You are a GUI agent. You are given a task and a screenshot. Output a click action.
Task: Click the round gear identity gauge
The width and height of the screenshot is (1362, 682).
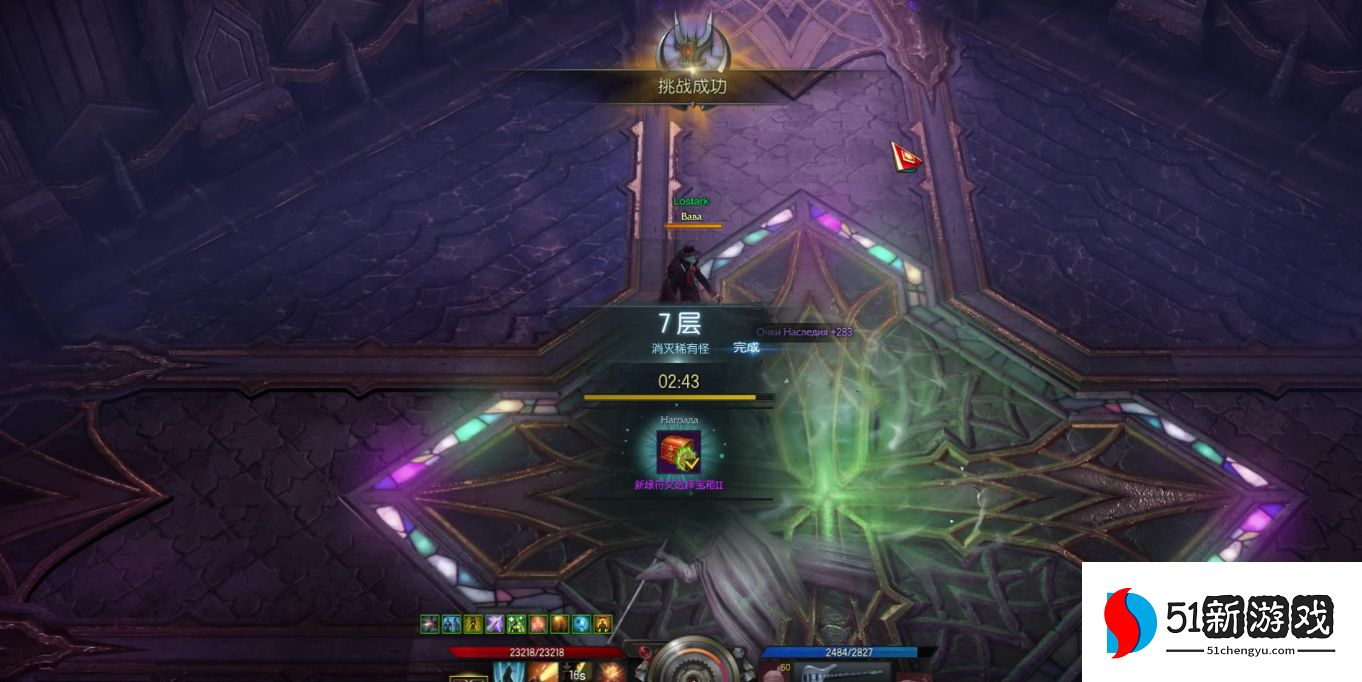point(690,664)
